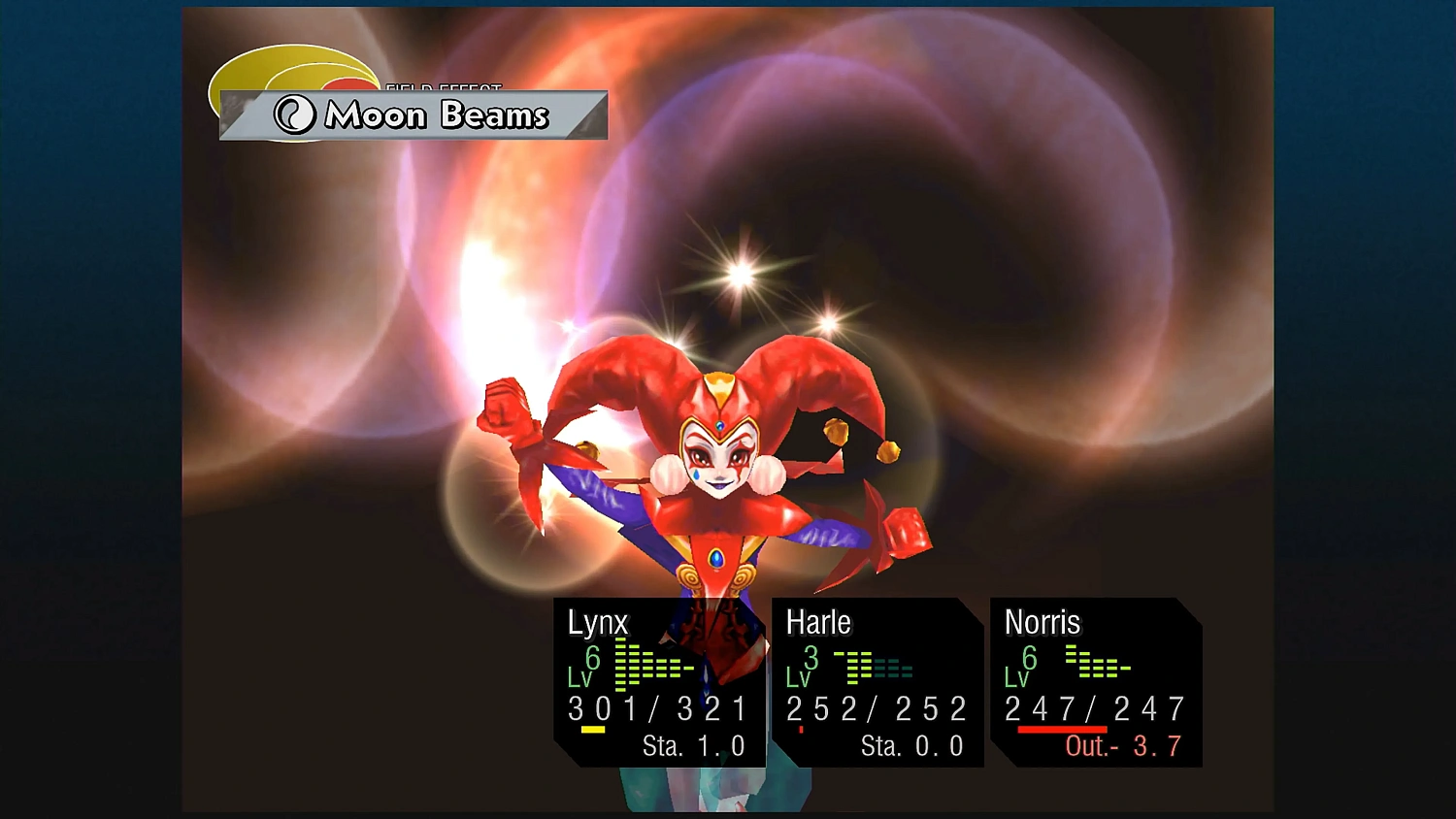Expand Lynx's status panel
The image size is (1456, 819).
[660, 684]
